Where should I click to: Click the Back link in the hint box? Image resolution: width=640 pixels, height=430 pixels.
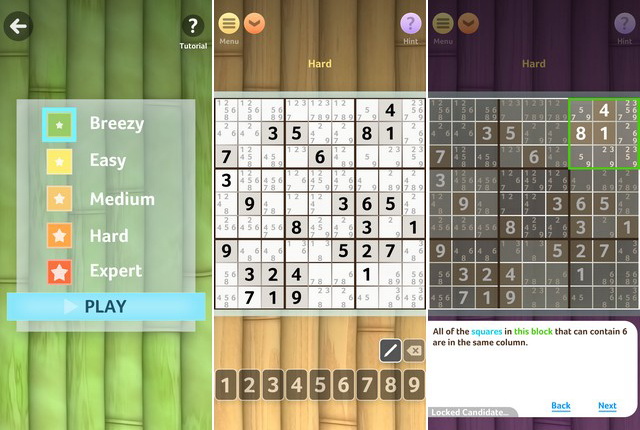(560, 406)
